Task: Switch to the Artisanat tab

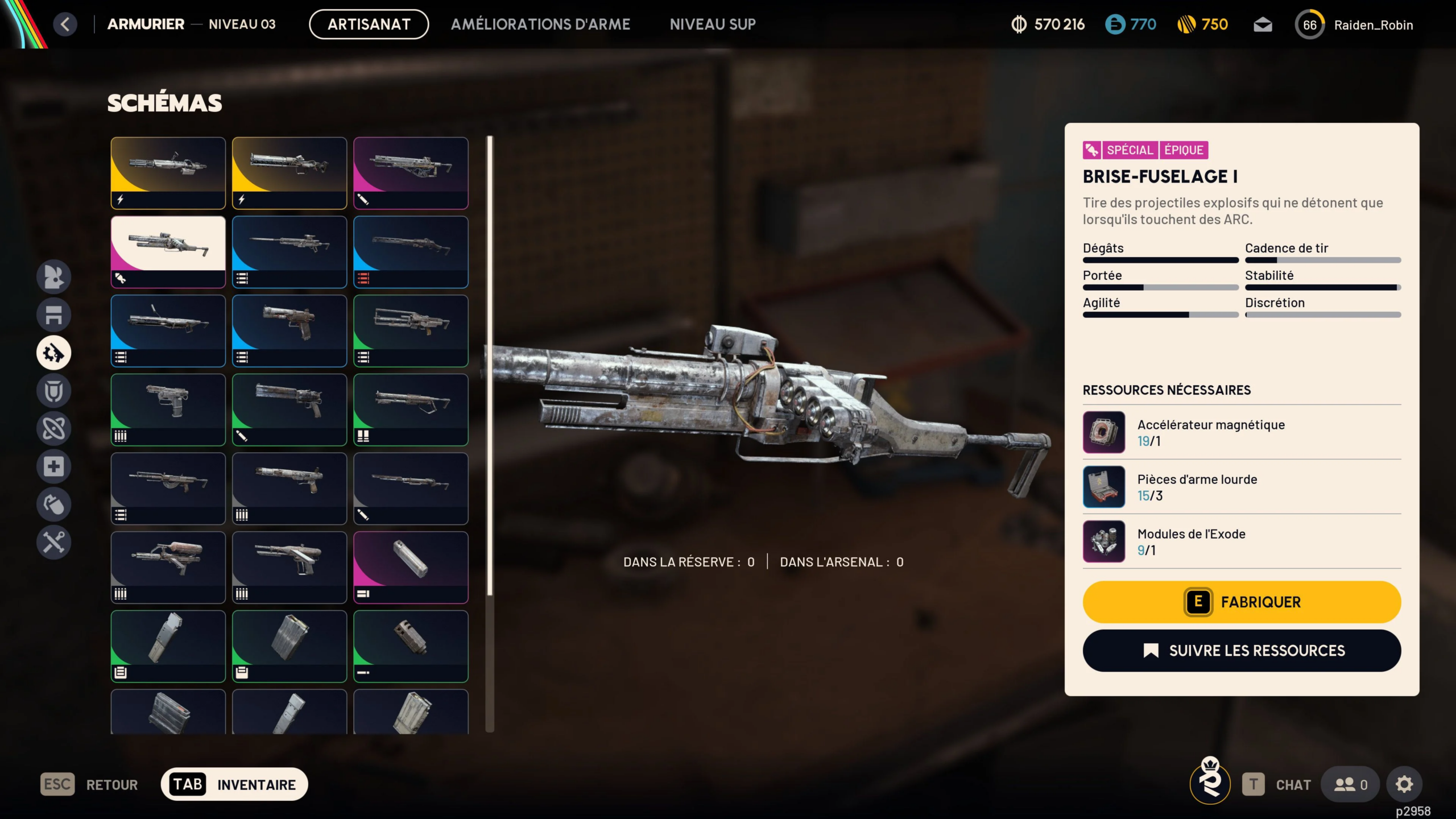Action: [x=369, y=24]
